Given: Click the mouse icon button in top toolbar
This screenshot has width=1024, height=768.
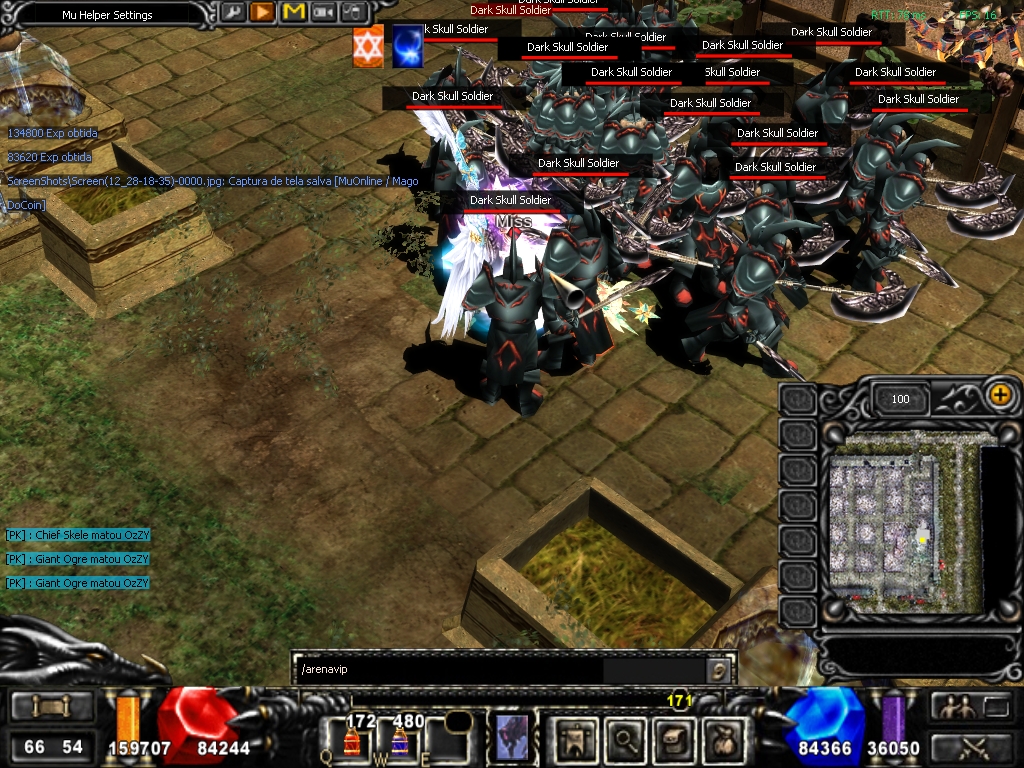Looking at the screenshot, I should [x=353, y=13].
